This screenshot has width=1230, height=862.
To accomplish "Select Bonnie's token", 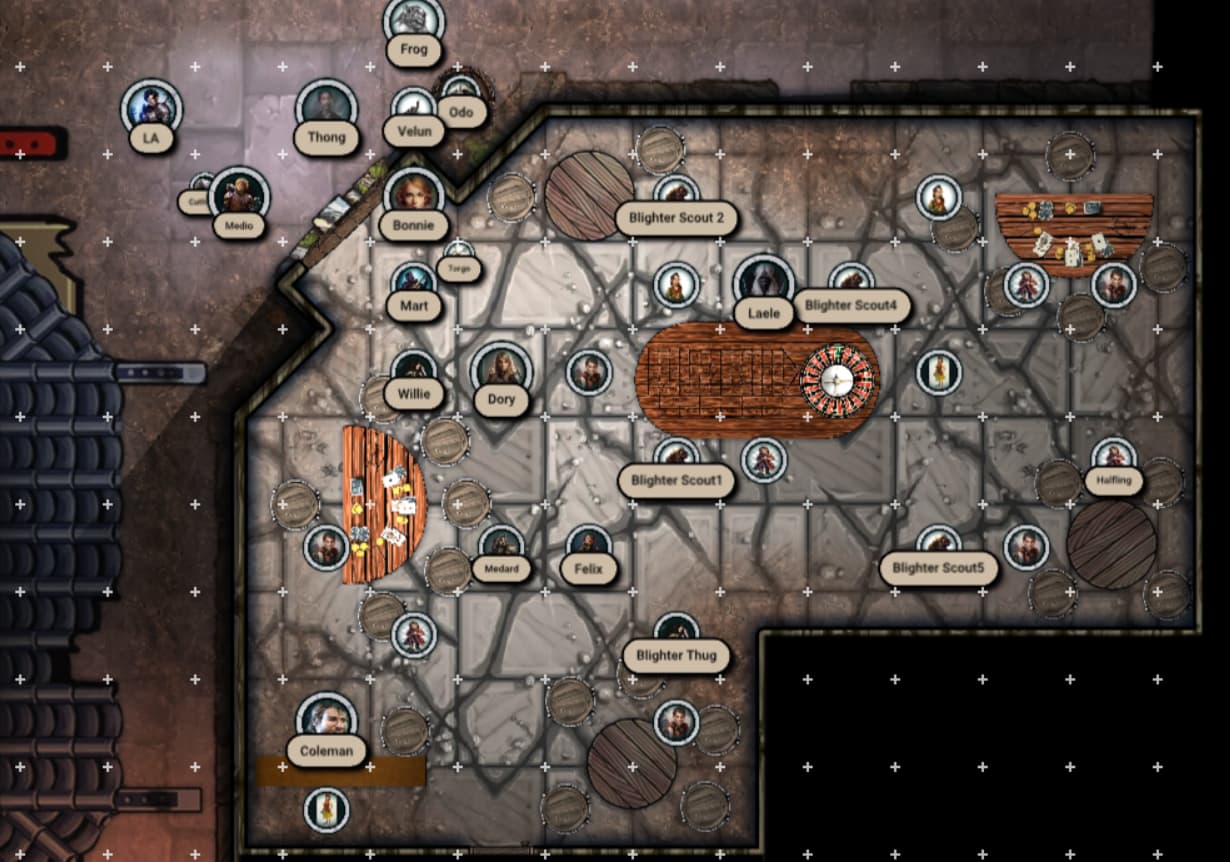I will [x=413, y=196].
